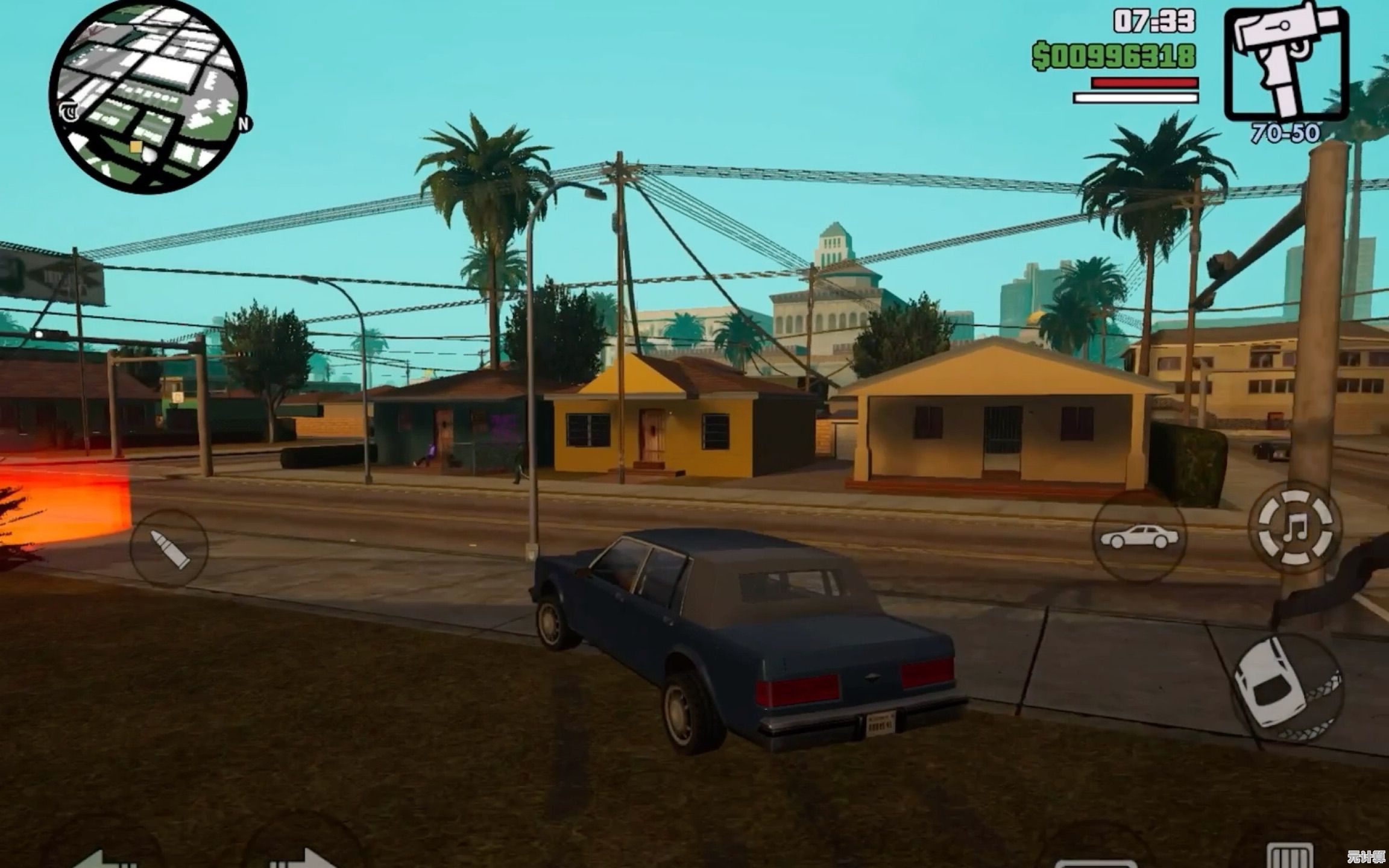The width and height of the screenshot is (1389, 868).
Task: Exit the vehicle with the car button
Action: (1139, 536)
